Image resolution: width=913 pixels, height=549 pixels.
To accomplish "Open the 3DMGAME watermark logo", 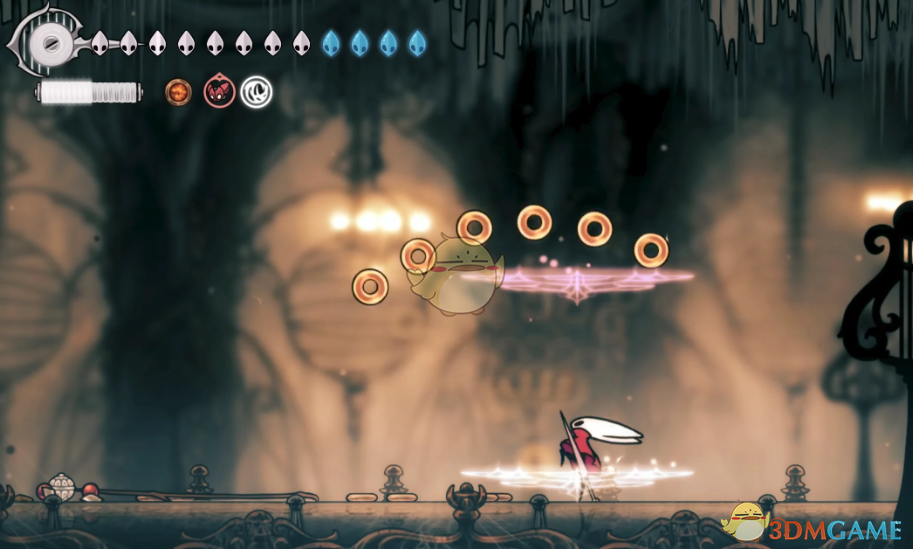I will point(814,524).
